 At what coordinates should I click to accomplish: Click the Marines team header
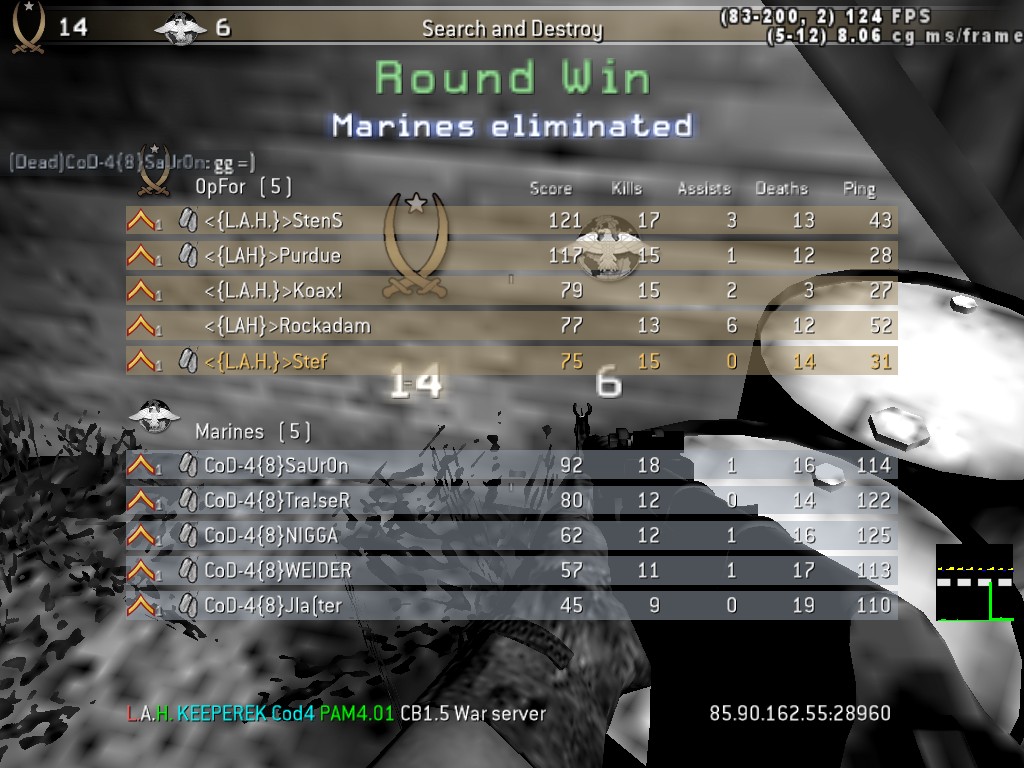(x=252, y=432)
